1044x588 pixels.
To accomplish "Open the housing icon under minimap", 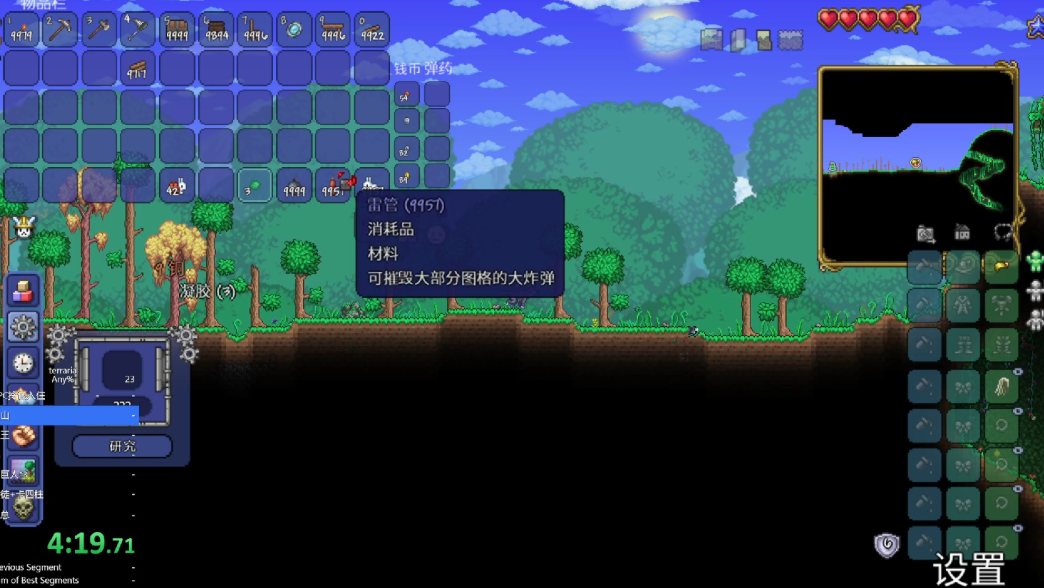I will point(962,234).
